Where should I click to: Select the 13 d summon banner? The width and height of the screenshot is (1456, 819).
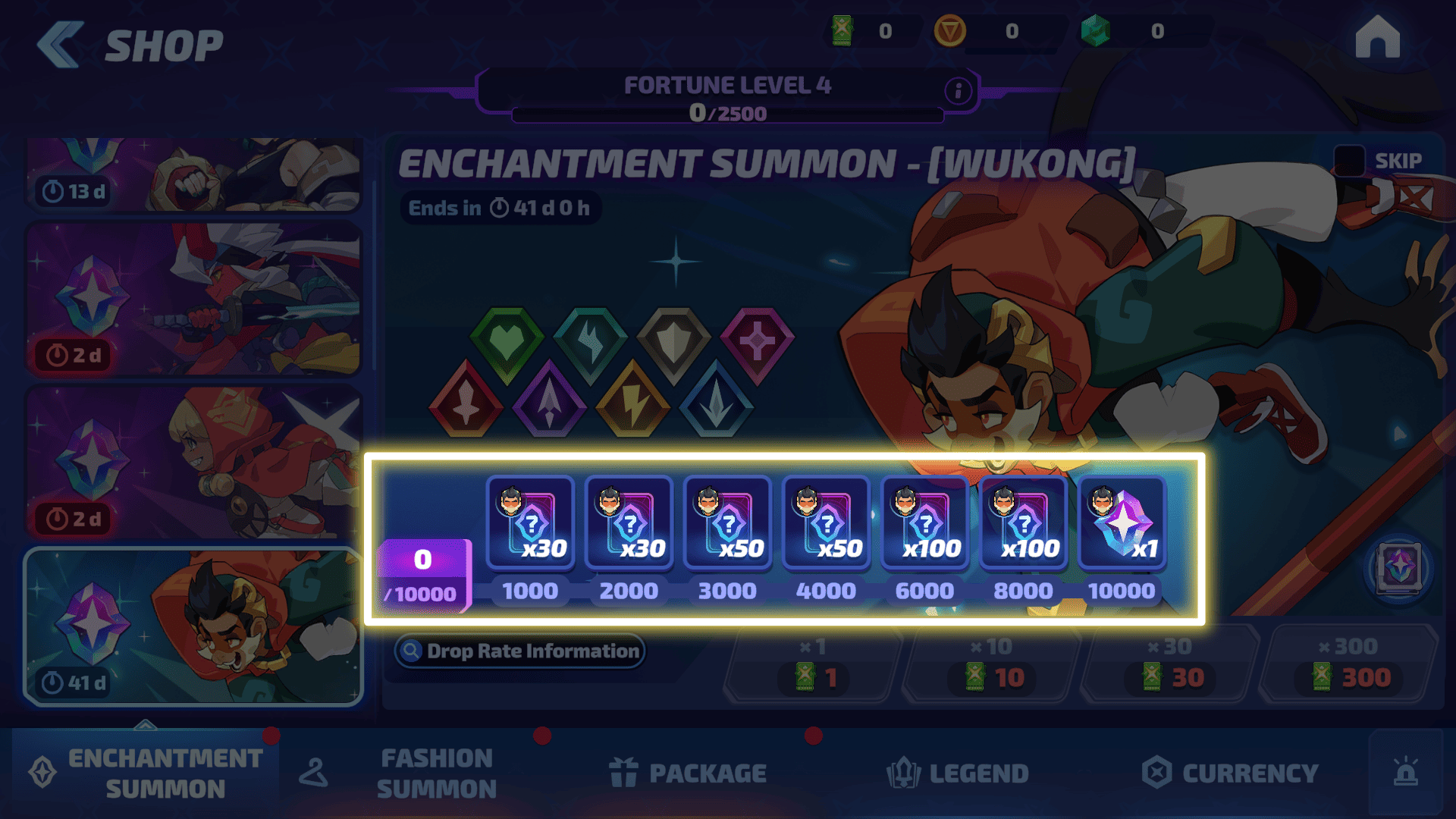(x=193, y=174)
